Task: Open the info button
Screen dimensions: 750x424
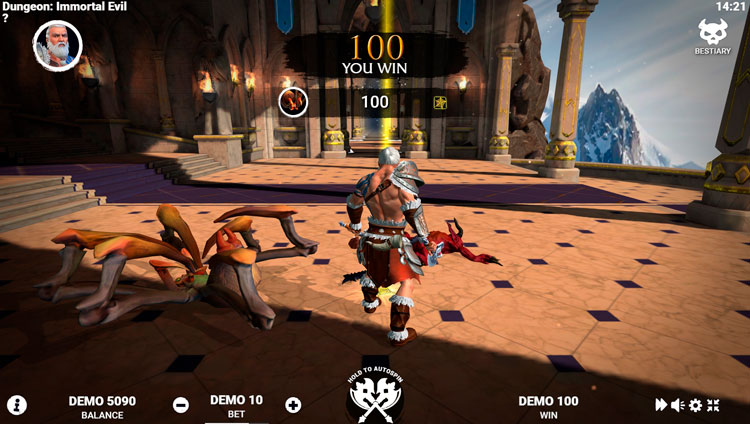Action: [17, 405]
